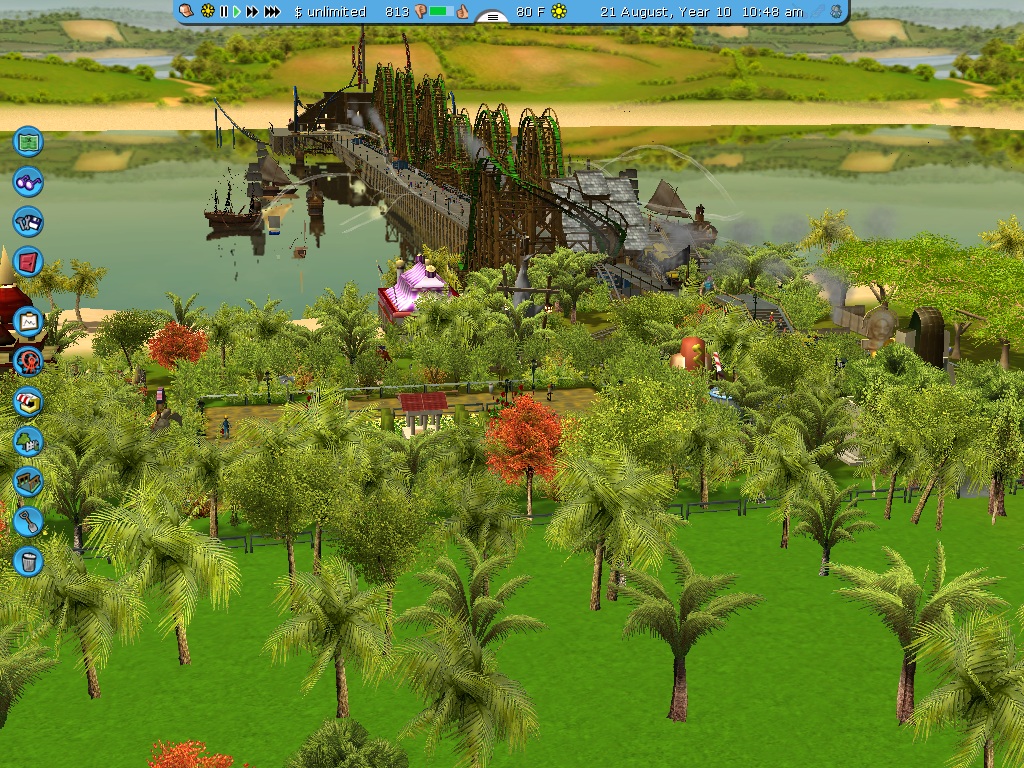The height and width of the screenshot is (768, 1024).
Task: Open view options with the glasses icon
Action: (x=28, y=181)
